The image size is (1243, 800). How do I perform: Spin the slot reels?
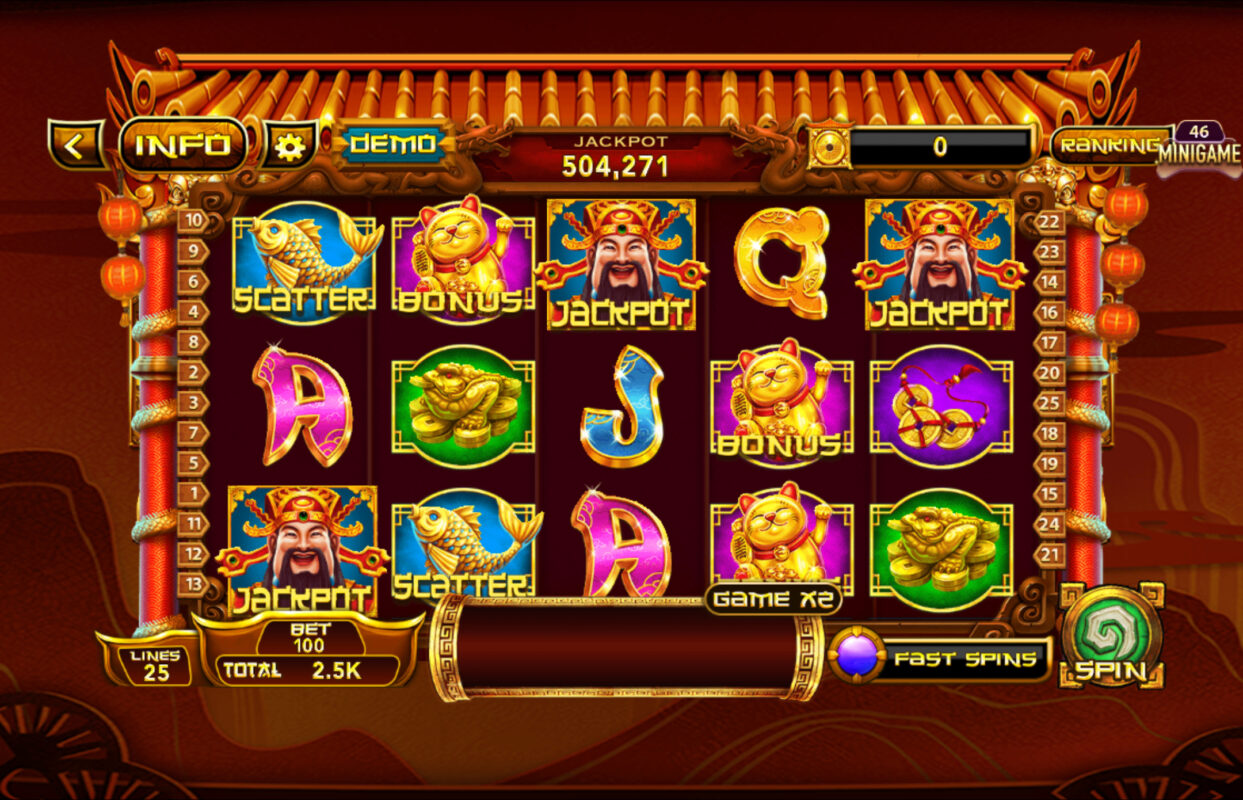coord(1111,636)
